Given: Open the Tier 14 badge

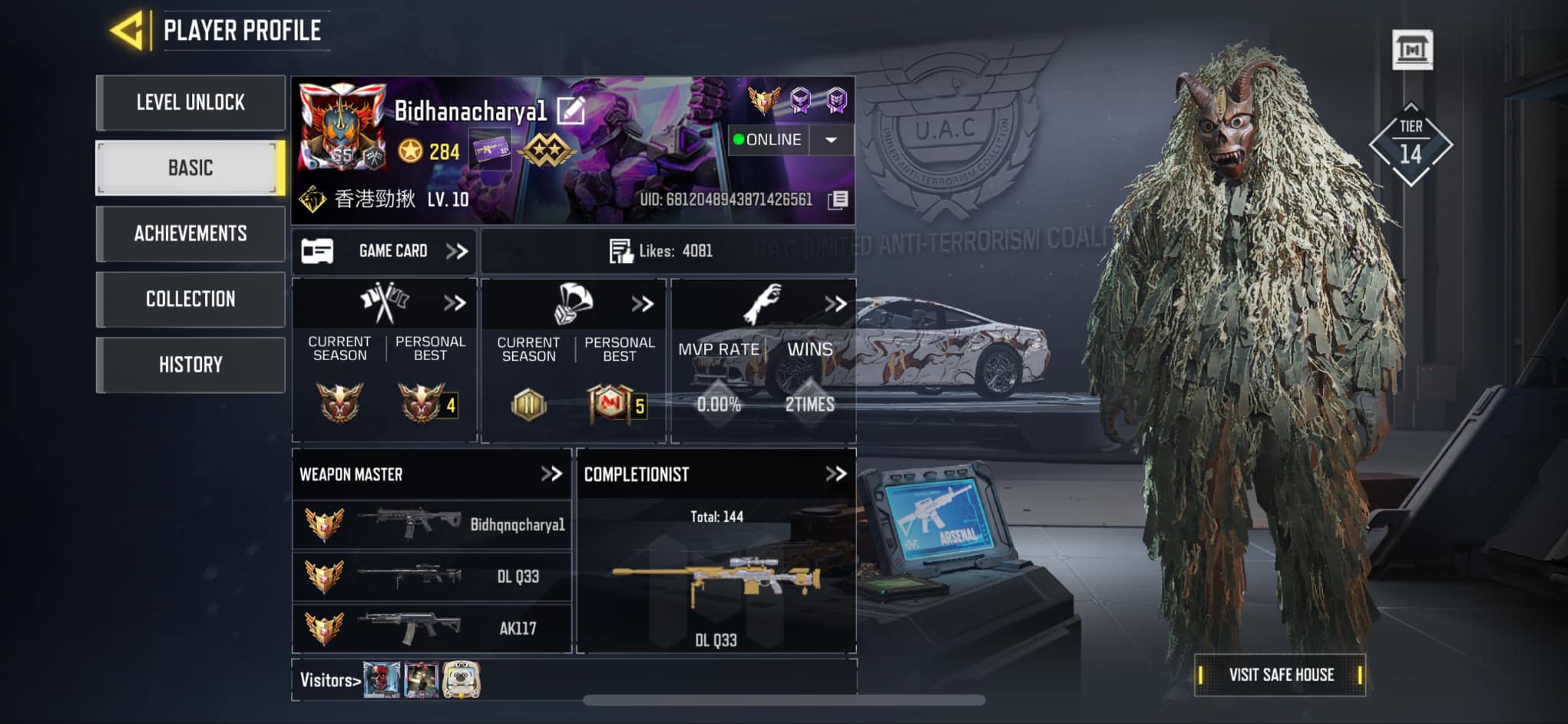Looking at the screenshot, I should 1410,145.
